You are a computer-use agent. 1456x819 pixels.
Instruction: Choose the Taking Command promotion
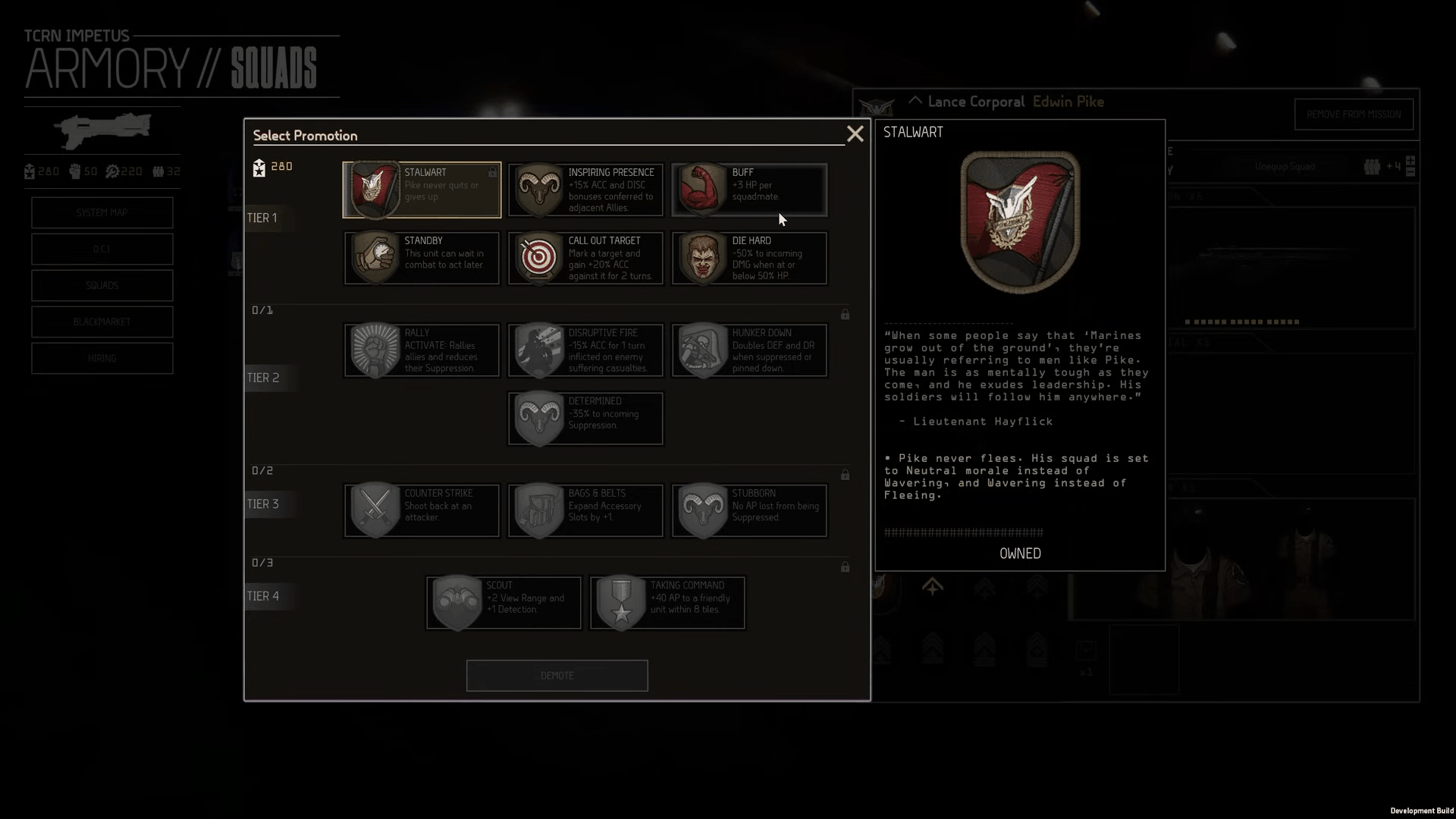(x=667, y=603)
